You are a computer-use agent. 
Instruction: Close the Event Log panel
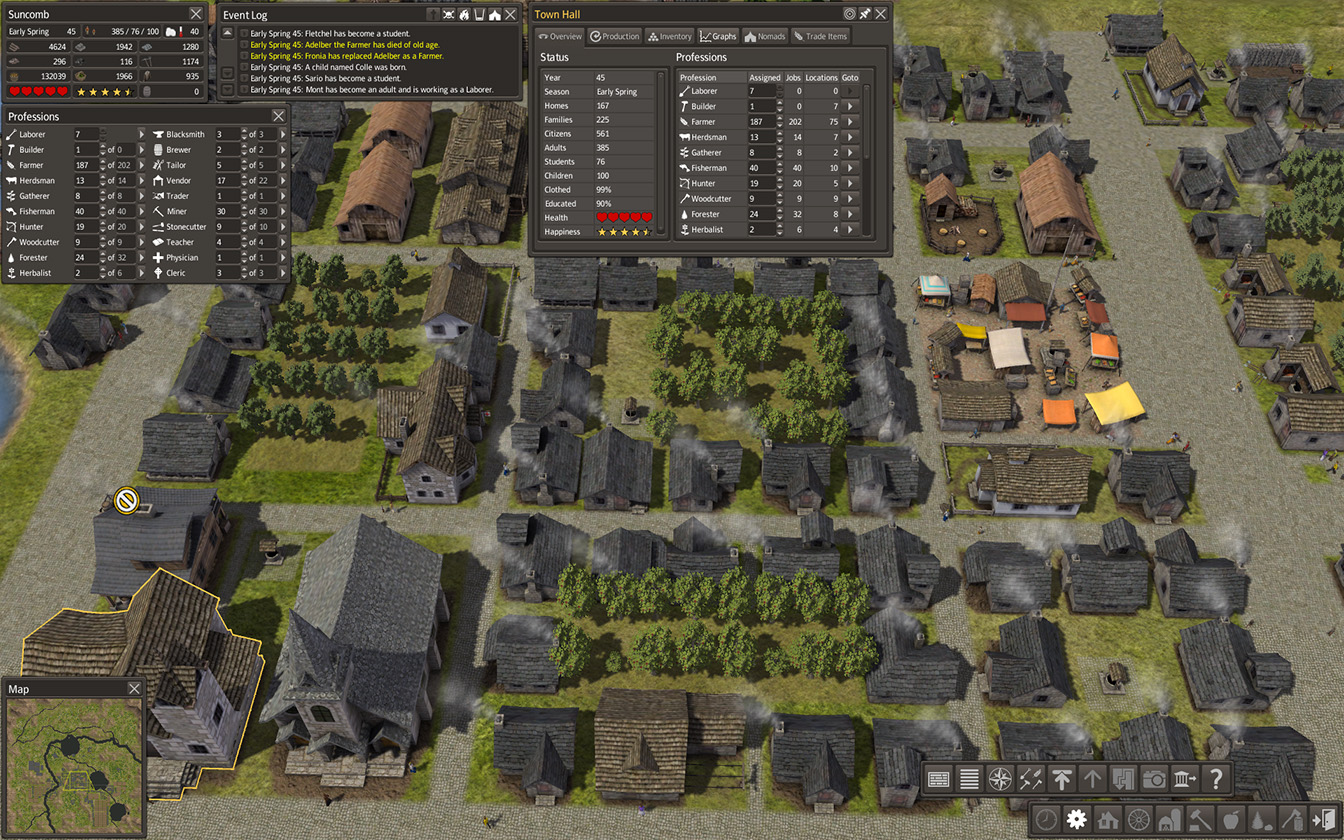pos(511,14)
